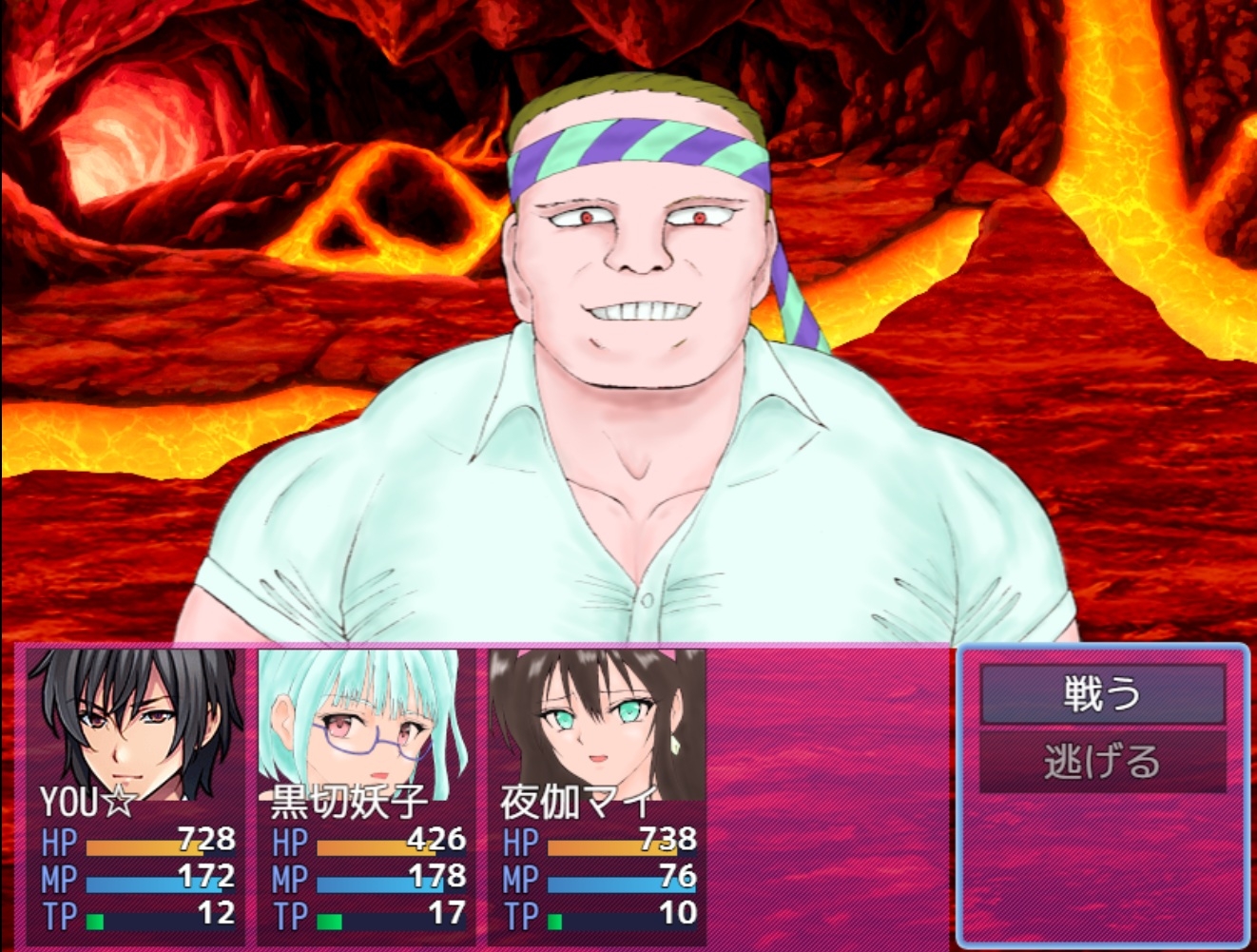Viewport: 1257px width, 952px height.
Task: Select YOU☆ party member portrait
Action: (x=133, y=725)
